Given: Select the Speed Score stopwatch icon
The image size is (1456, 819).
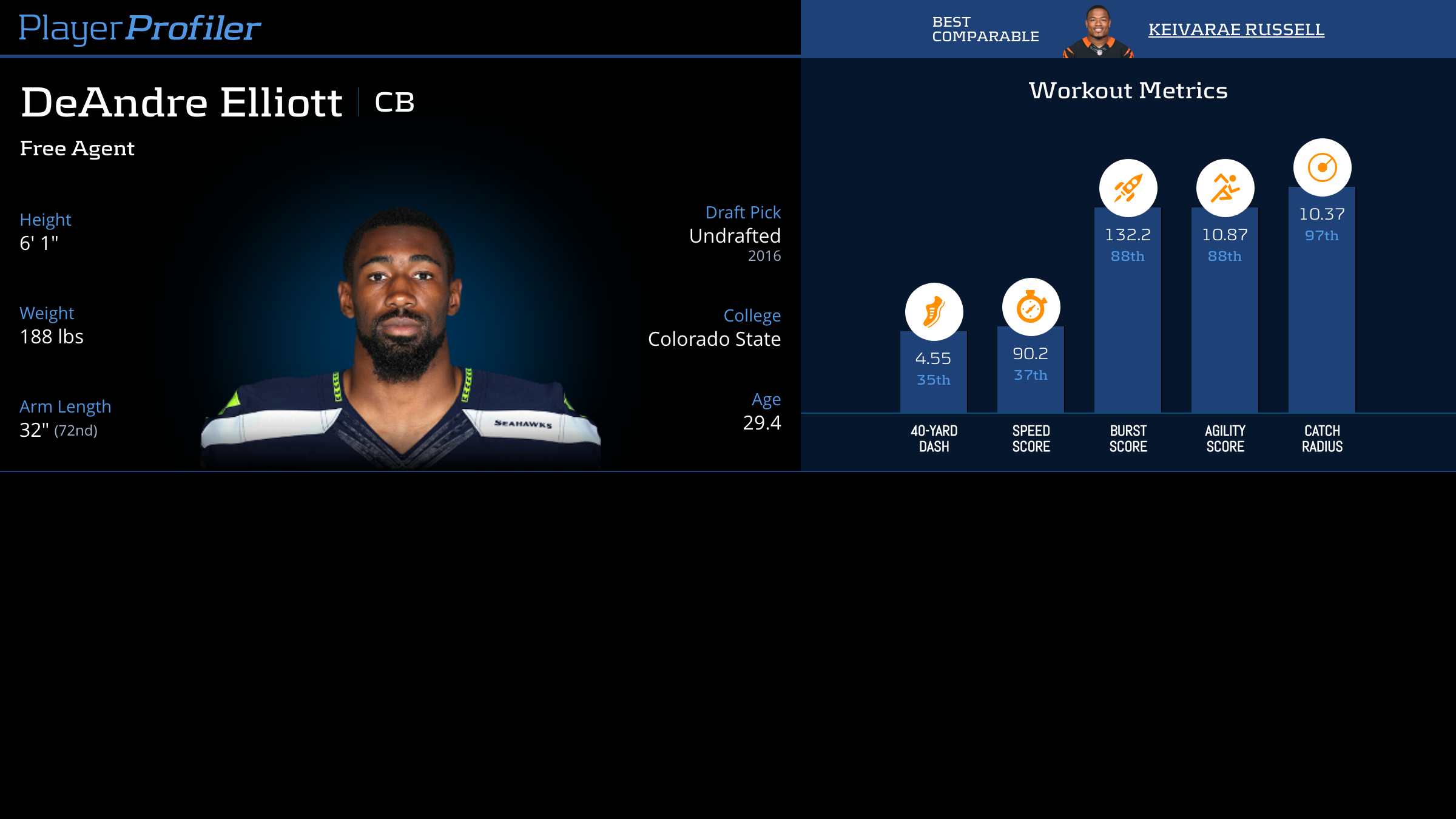Looking at the screenshot, I should pos(1031,307).
